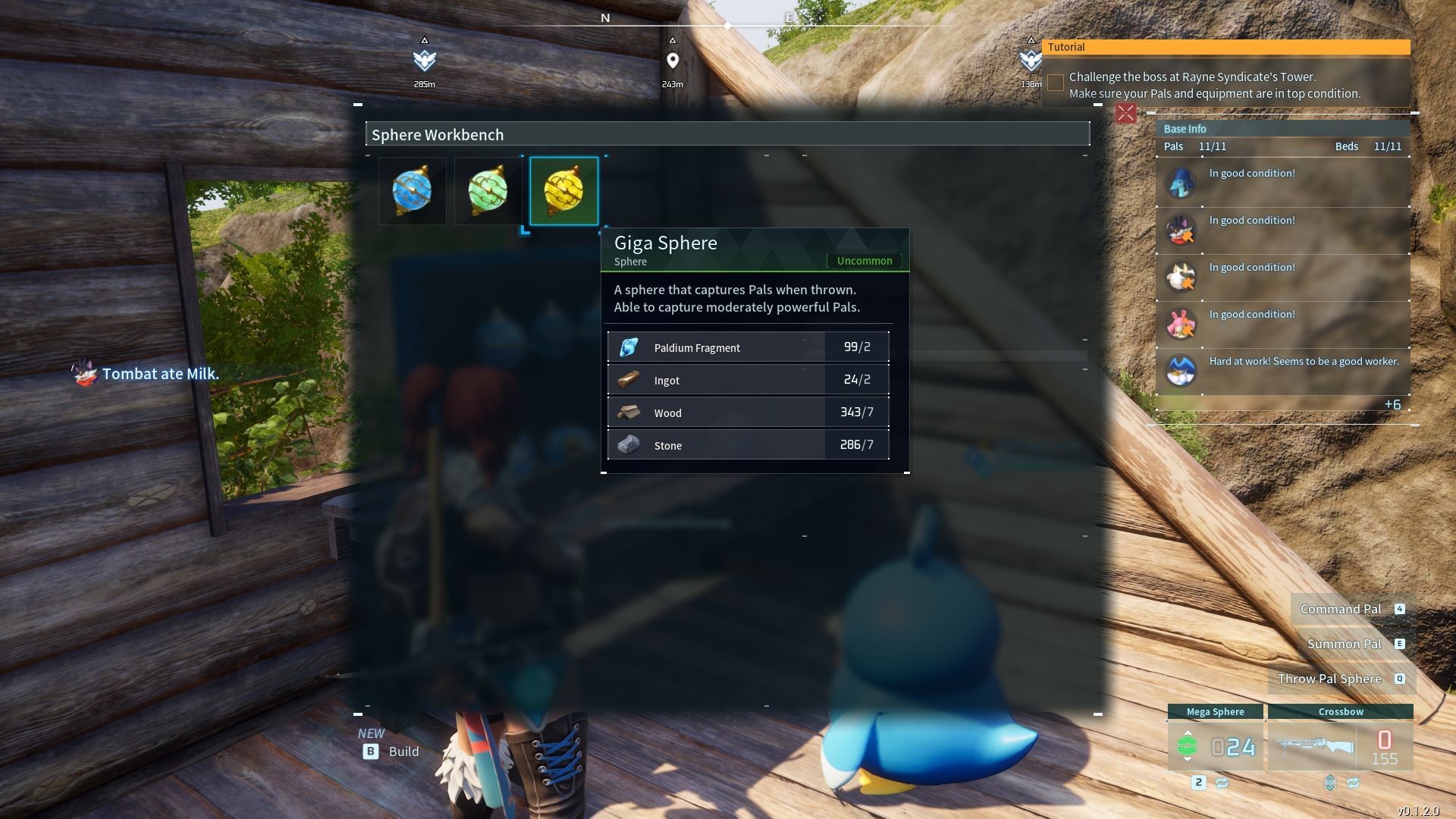Select the yellow Giga Sphere recipe
The height and width of the screenshot is (819, 1456).
[x=564, y=190]
